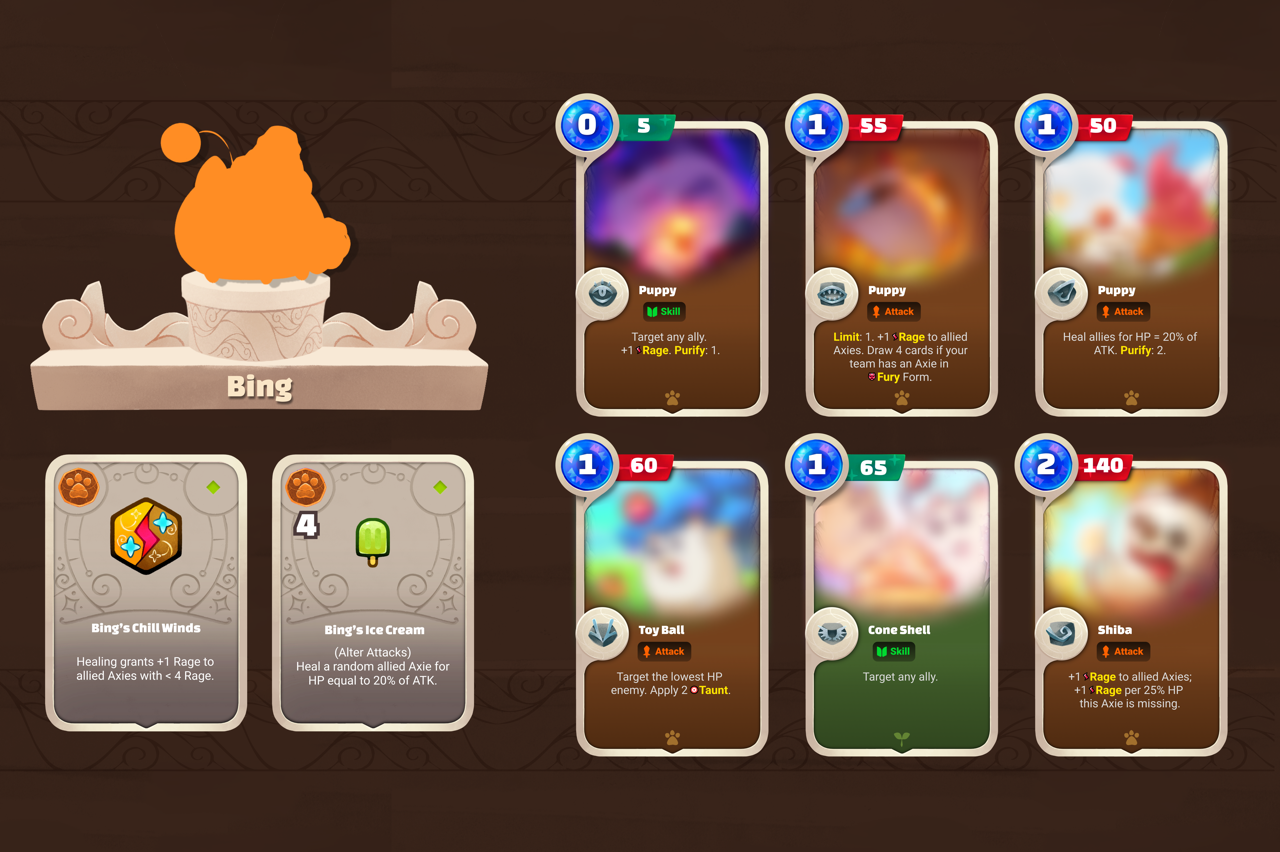Select the Eyes part icon on the Skill Puppy card
Screen dimensions: 1280x852
[602, 292]
